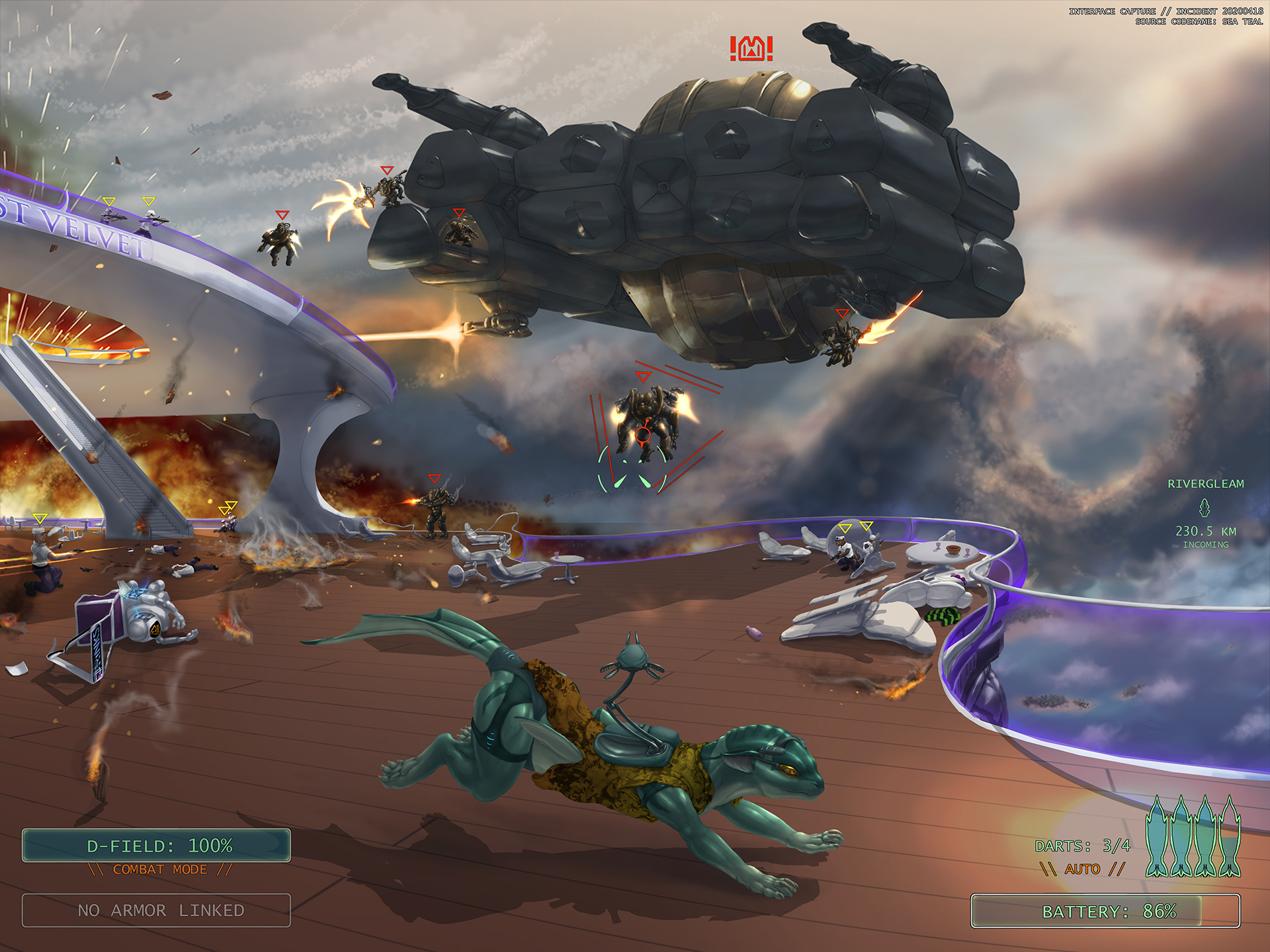Switch the darts AUTO fire mode
The image size is (1270, 952).
click(1082, 869)
